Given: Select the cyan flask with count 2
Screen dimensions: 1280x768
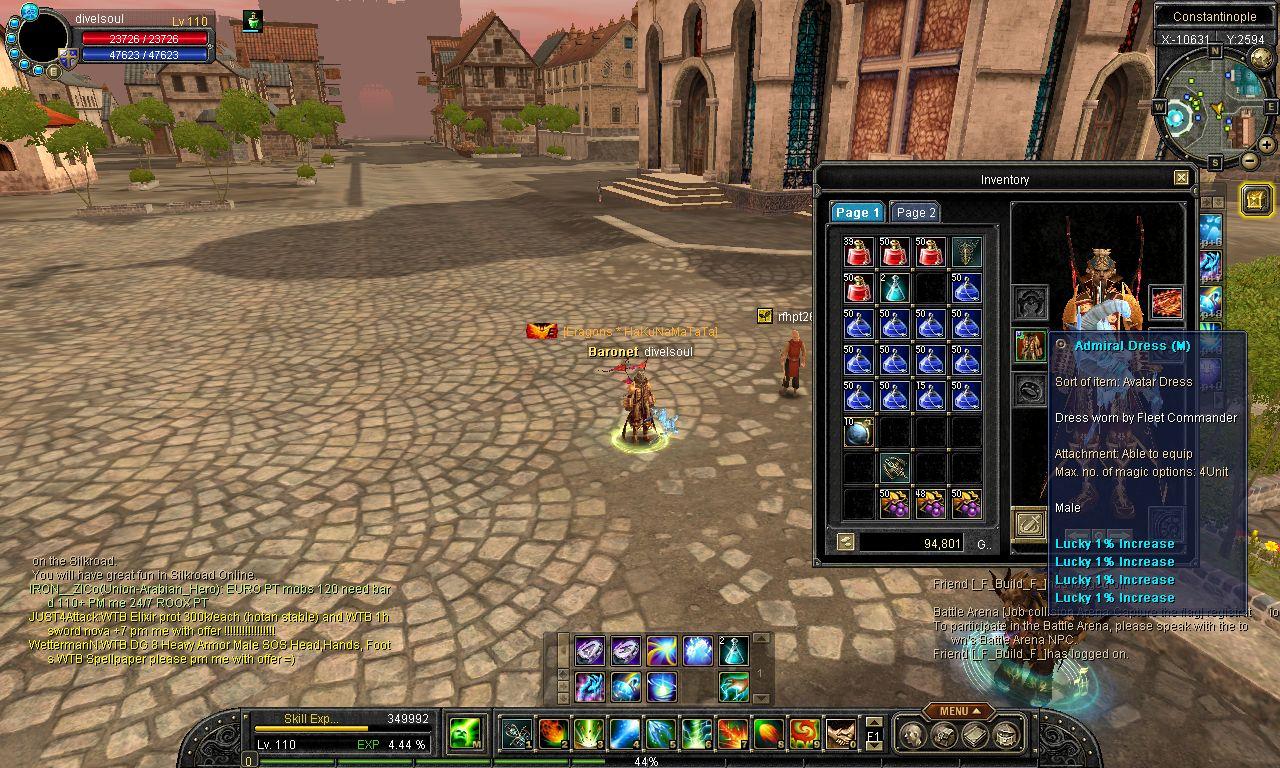Looking at the screenshot, I should tap(894, 288).
